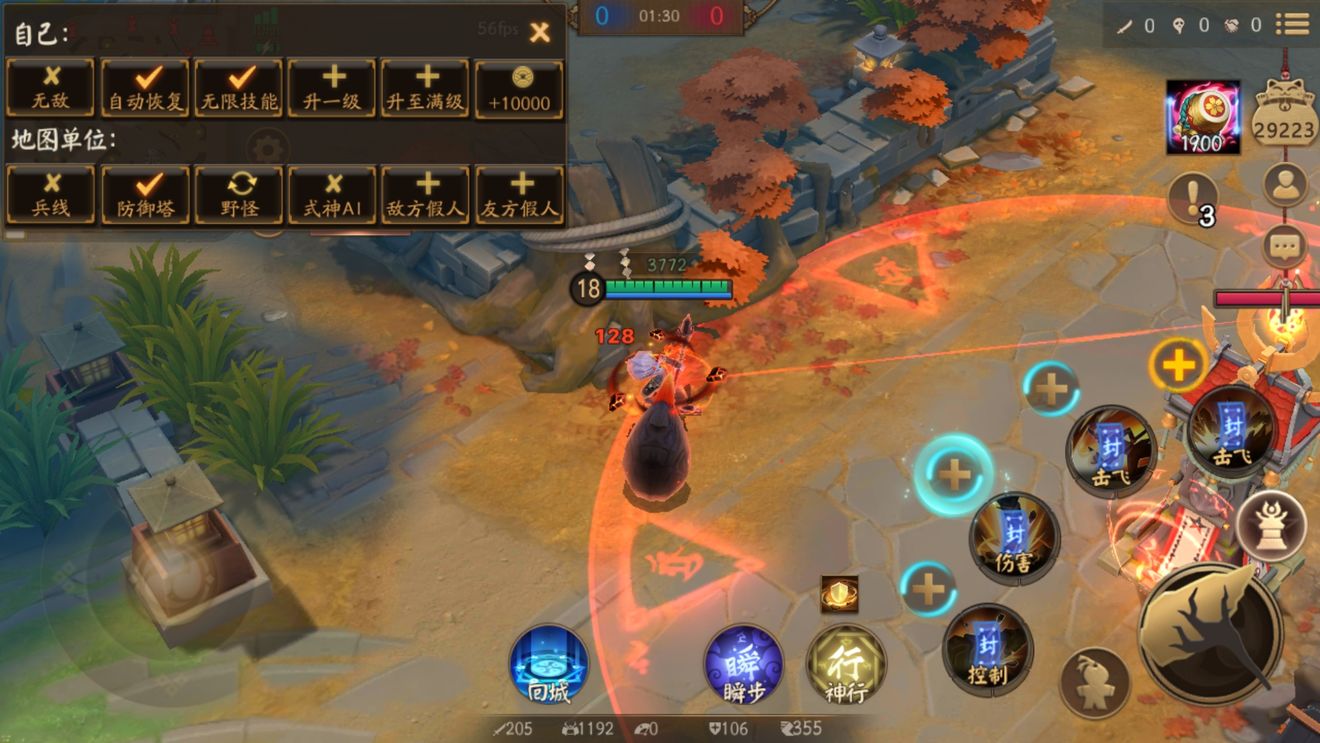The width and height of the screenshot is (1320, 743).
Task: Open the chat bubble button
Action: [1285, 246]
